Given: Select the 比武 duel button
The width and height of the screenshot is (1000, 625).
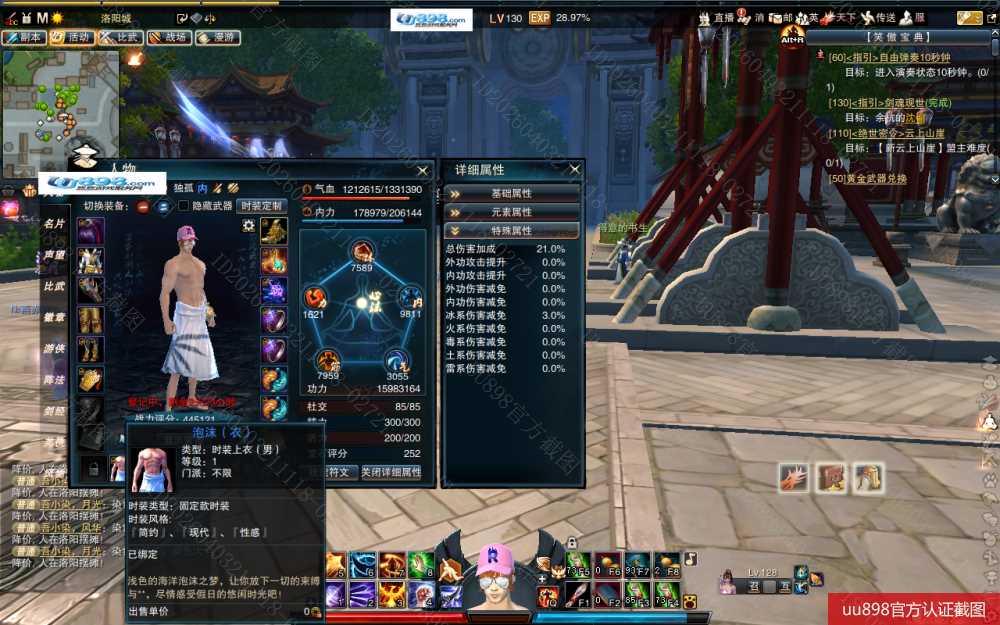Looking at the screenshot, I should click(119, 37).
